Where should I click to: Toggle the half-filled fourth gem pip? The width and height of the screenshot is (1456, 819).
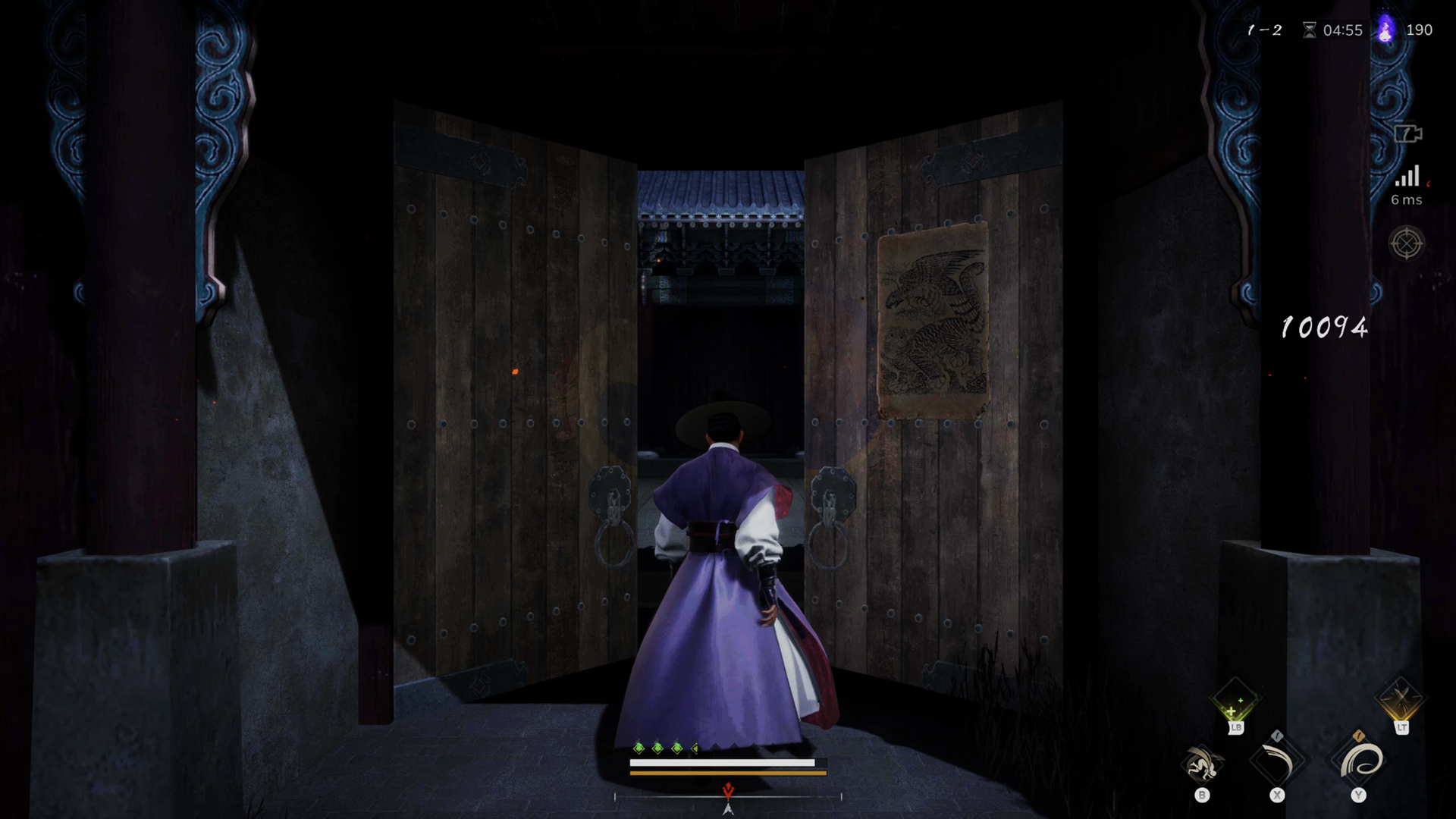(x=695, y=747)
